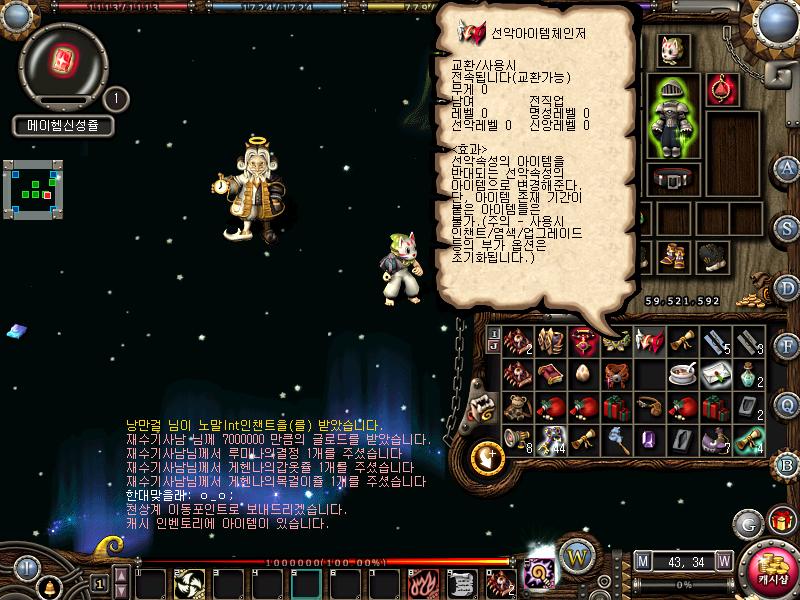Select the red spellbook item
This screenshot has width=800, height=600.
coord(550,374)
